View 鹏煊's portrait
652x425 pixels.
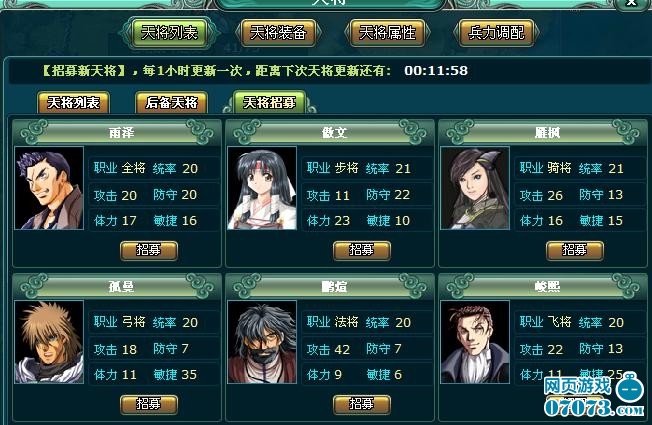coord(262,342)
